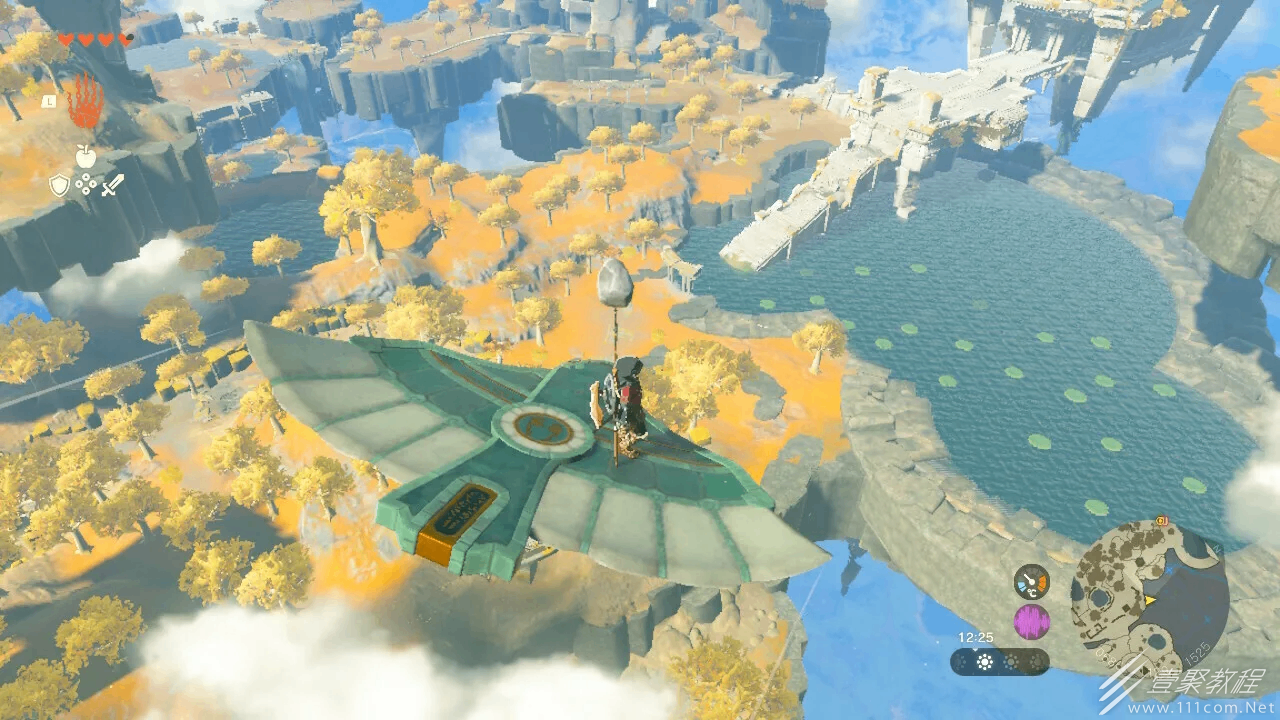Click the orange objective marker on minimap edge
This screenshot has height=720, width=1280.
click(x=1162, y=521)
